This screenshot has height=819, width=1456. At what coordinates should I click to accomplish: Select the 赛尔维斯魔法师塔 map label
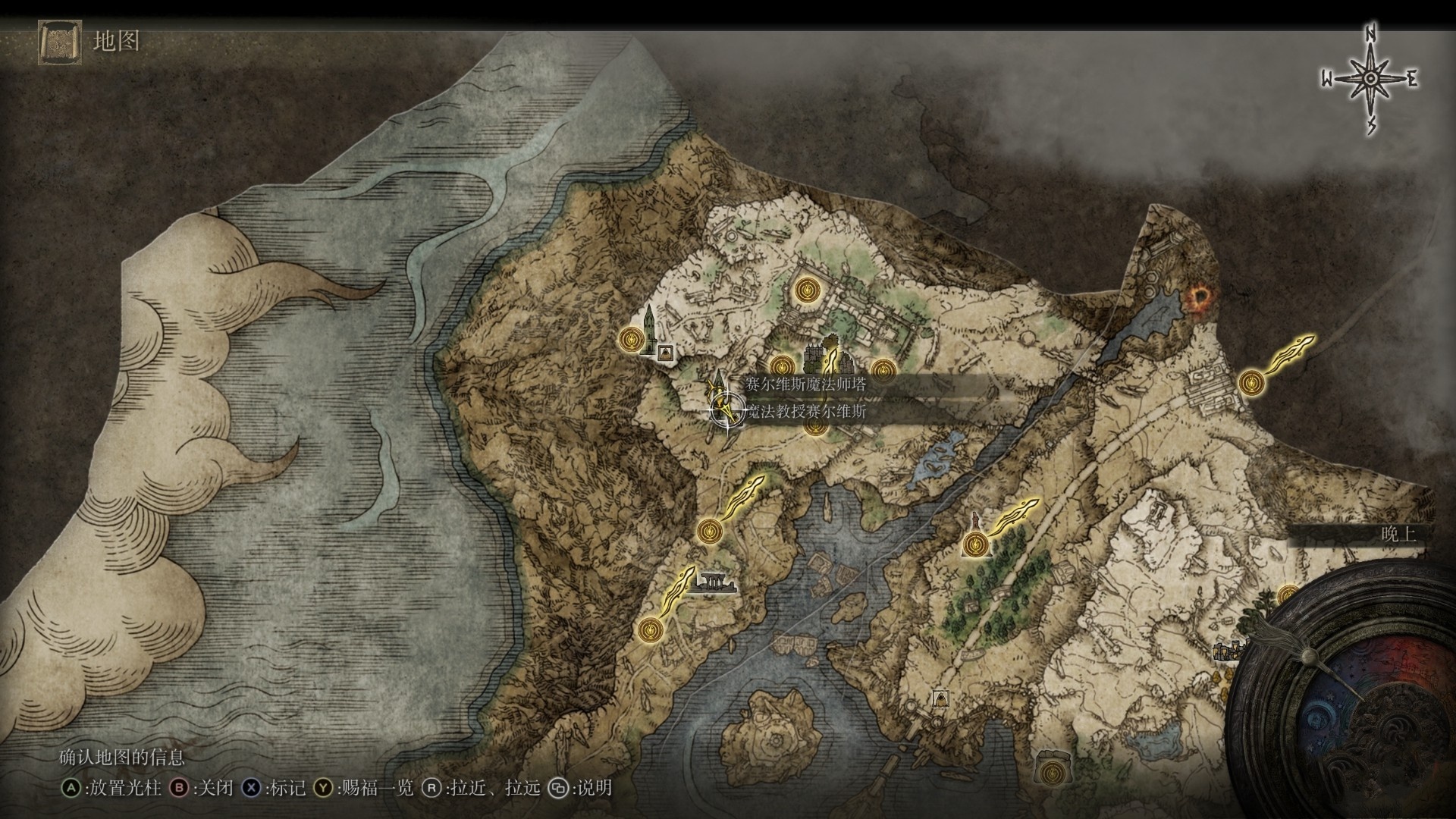coord(805,384)
